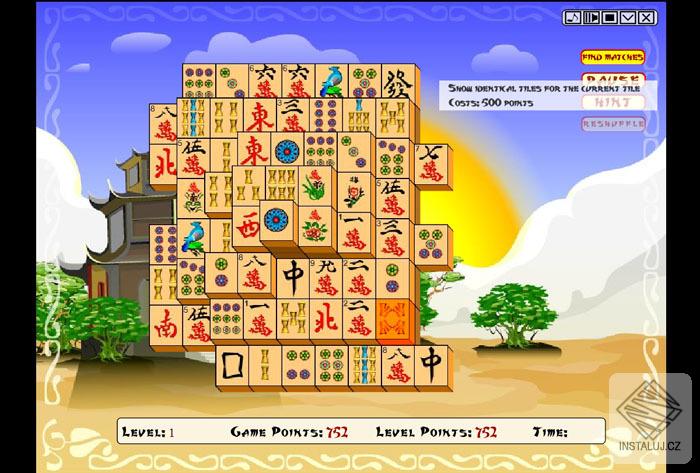Click the play/pause window control
This screenshot has height=473, width=700.
click(x=591, y=17)
